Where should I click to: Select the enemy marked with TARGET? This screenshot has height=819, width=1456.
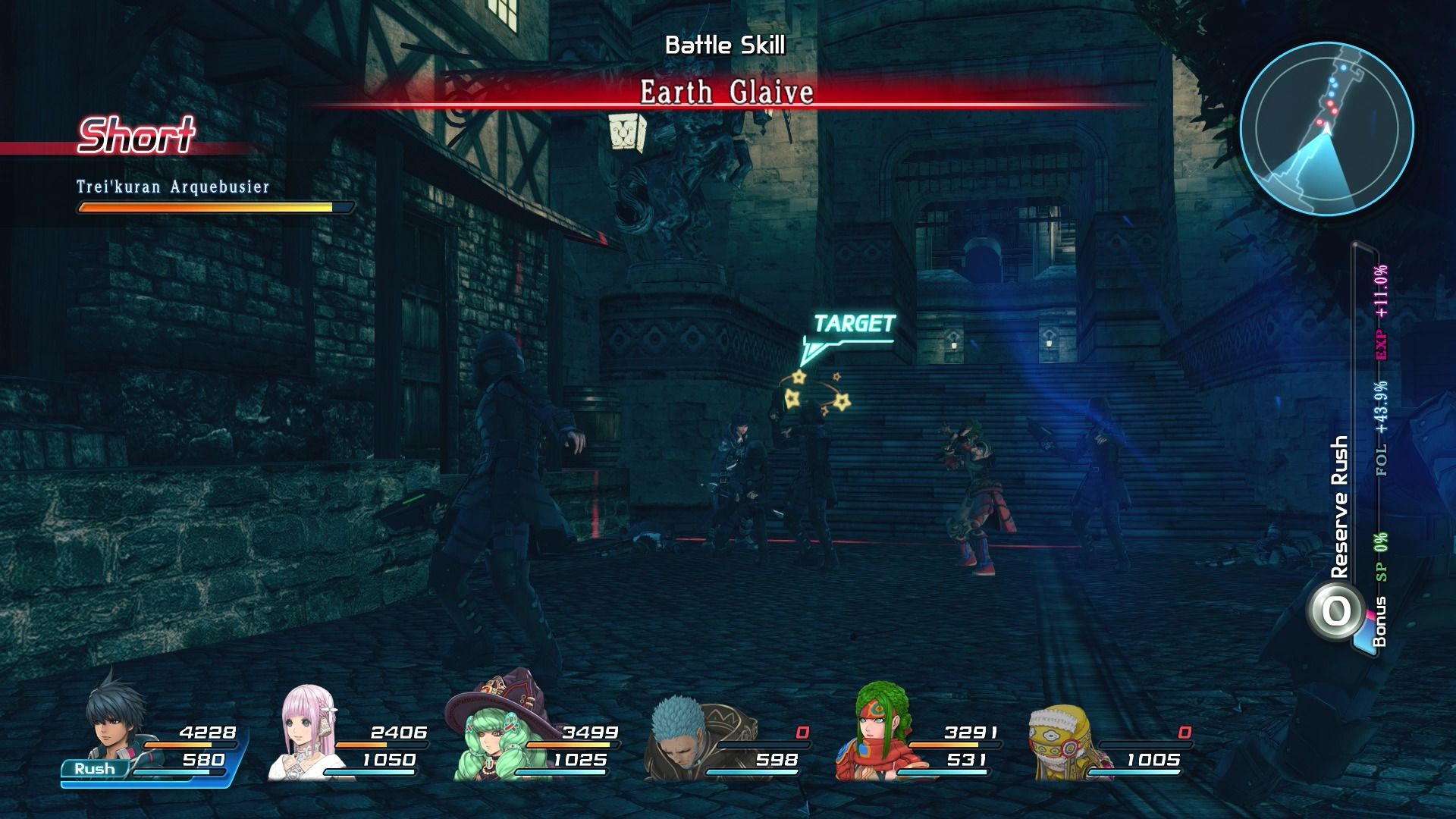(811, 470)
